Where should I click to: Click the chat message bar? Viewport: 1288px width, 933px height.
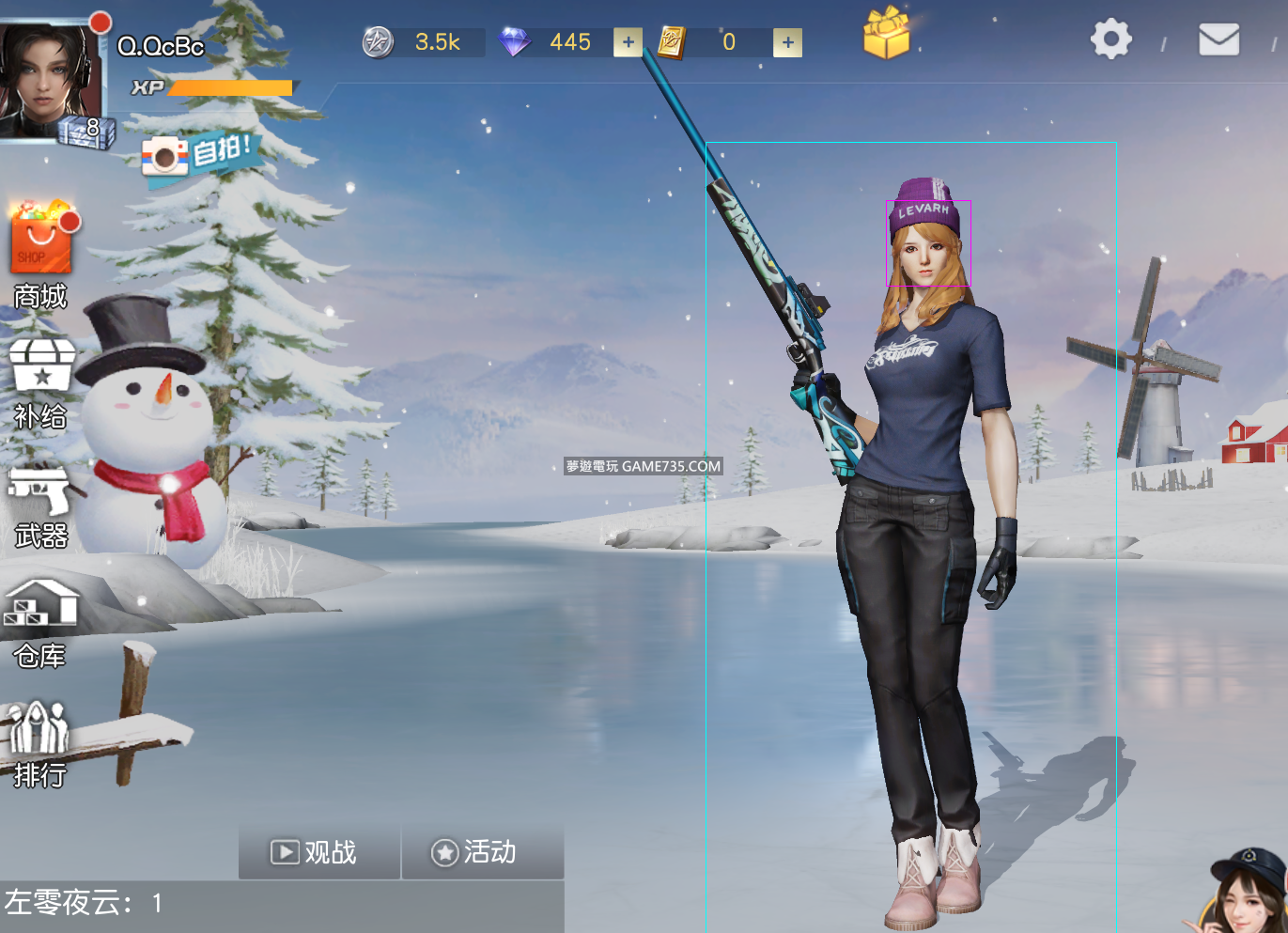pos(282,905)
